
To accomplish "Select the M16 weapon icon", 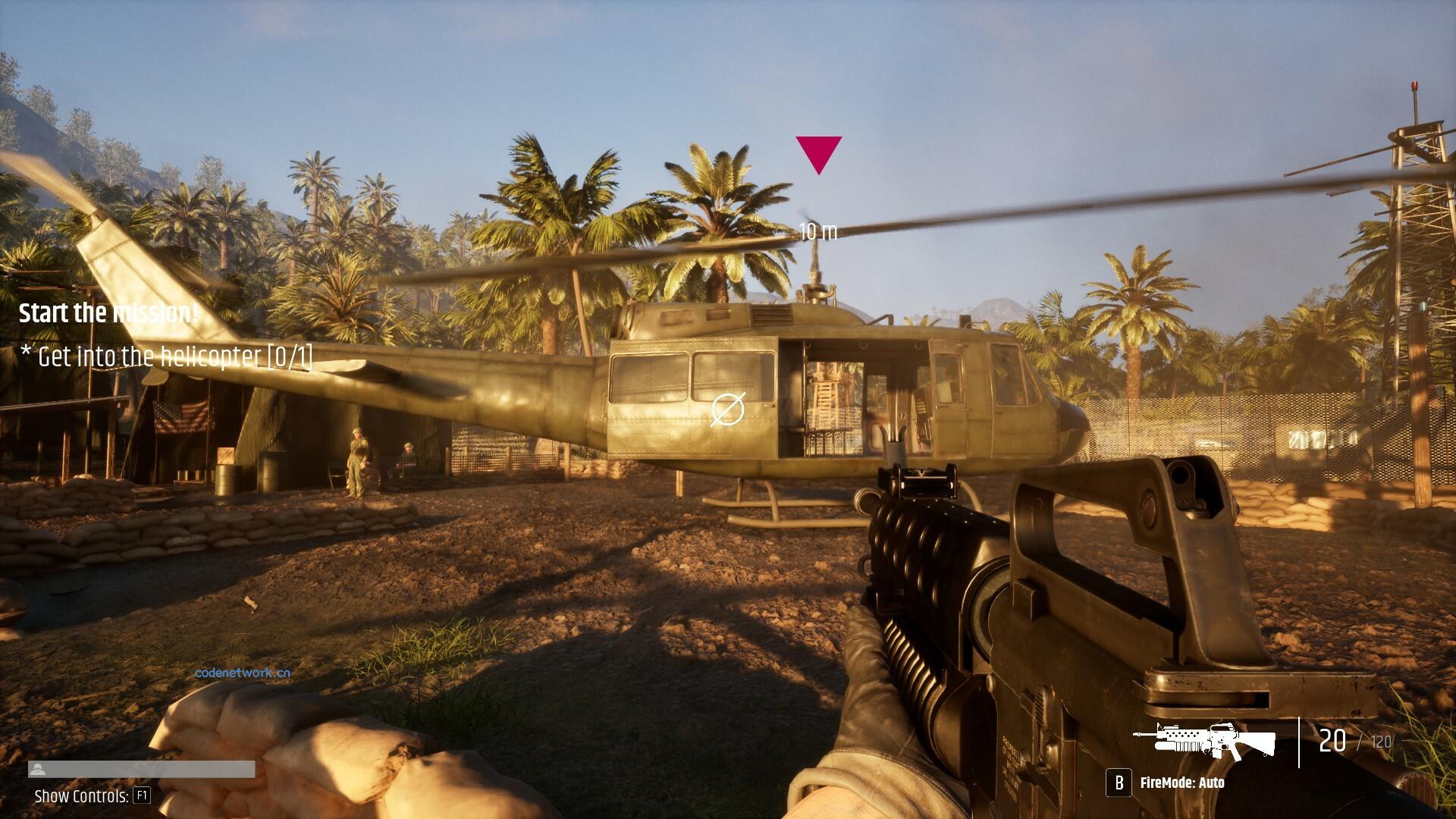I will pos(1204,741).
